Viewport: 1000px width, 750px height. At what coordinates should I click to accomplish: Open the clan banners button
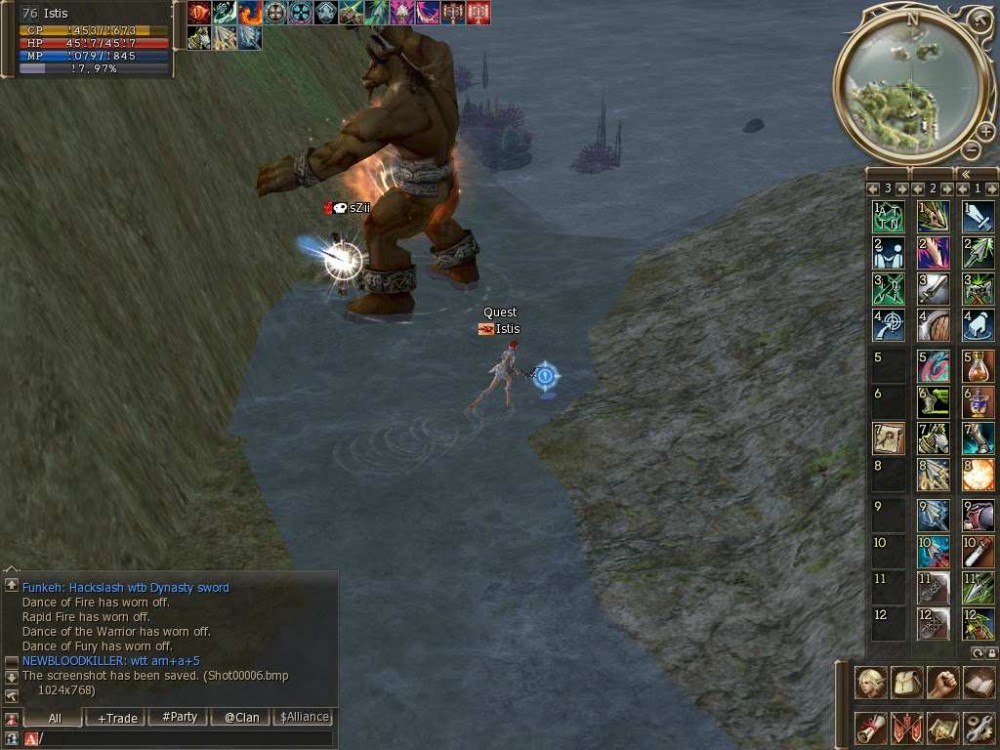[907, 727]
